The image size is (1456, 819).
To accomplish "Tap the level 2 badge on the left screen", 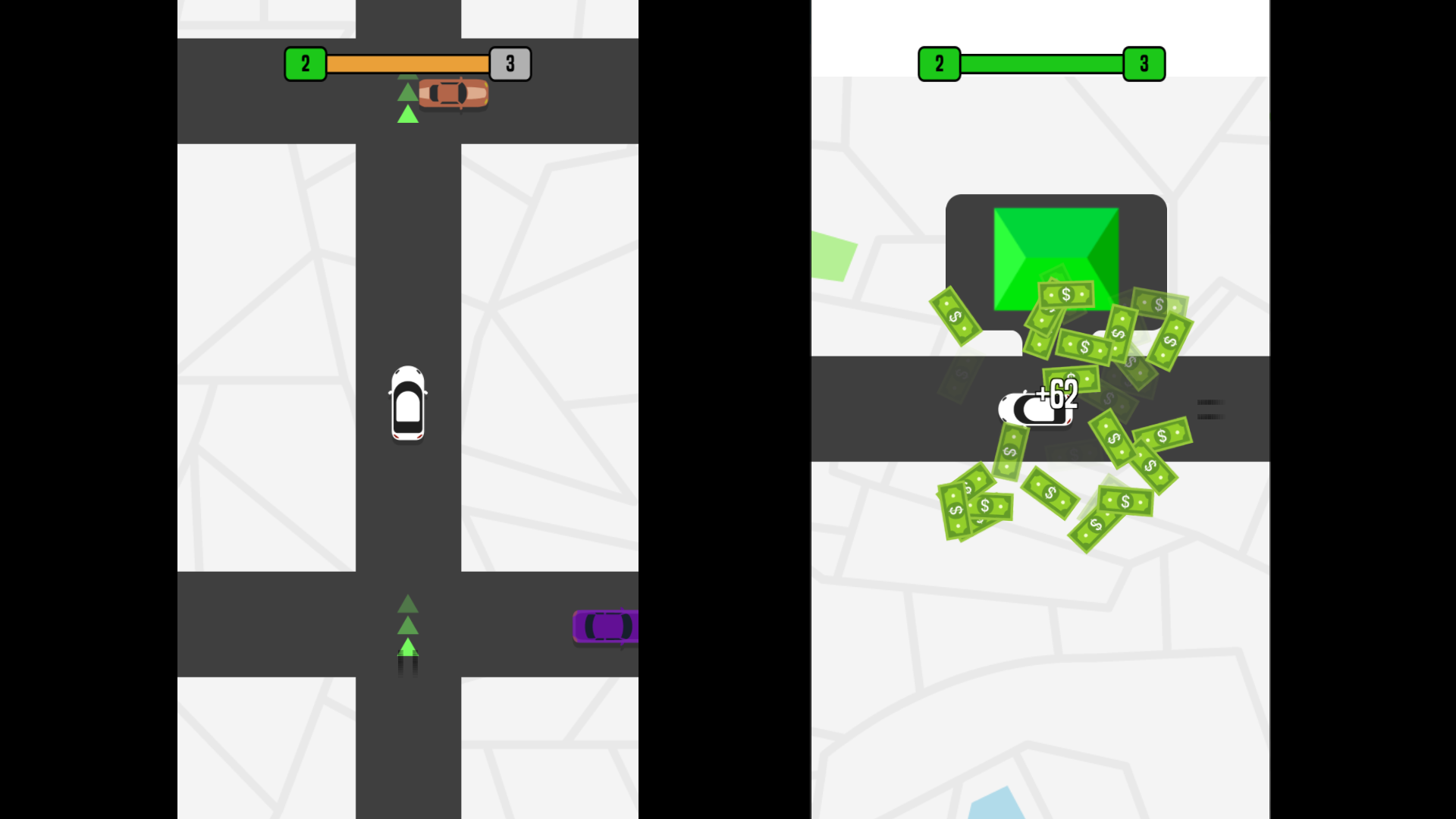I will 306,64.
